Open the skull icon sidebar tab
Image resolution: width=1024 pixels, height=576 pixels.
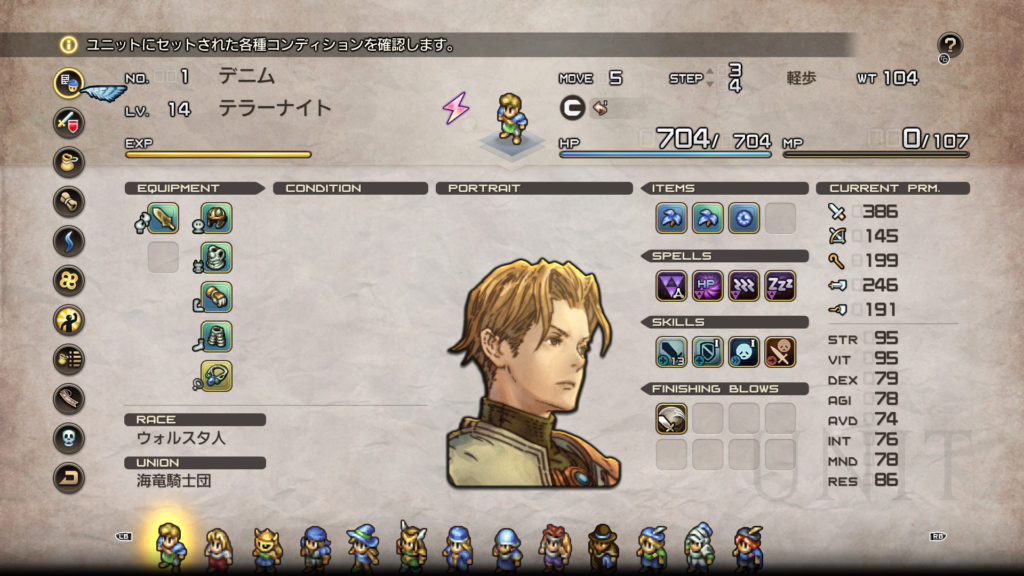pos(69,438)
